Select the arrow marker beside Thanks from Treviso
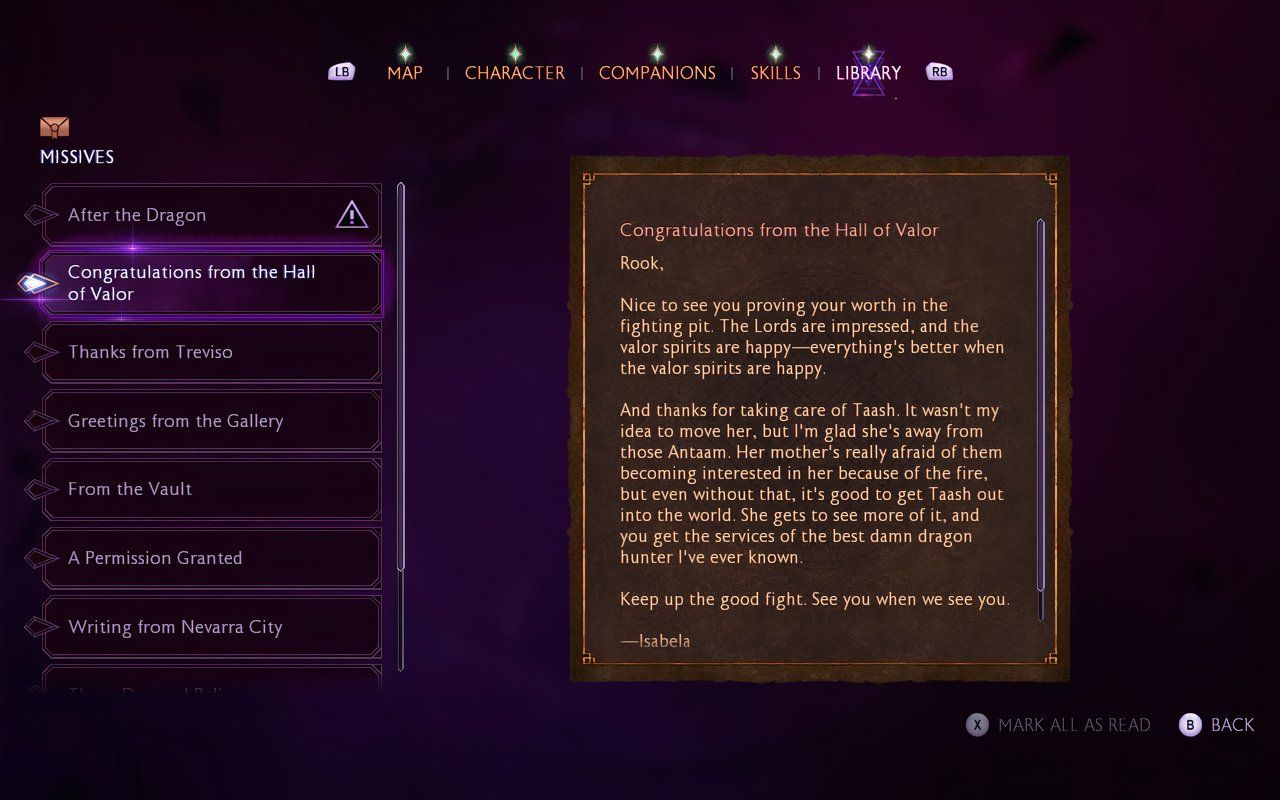Screen dimensions: 1280x800 tap(41, 351)
